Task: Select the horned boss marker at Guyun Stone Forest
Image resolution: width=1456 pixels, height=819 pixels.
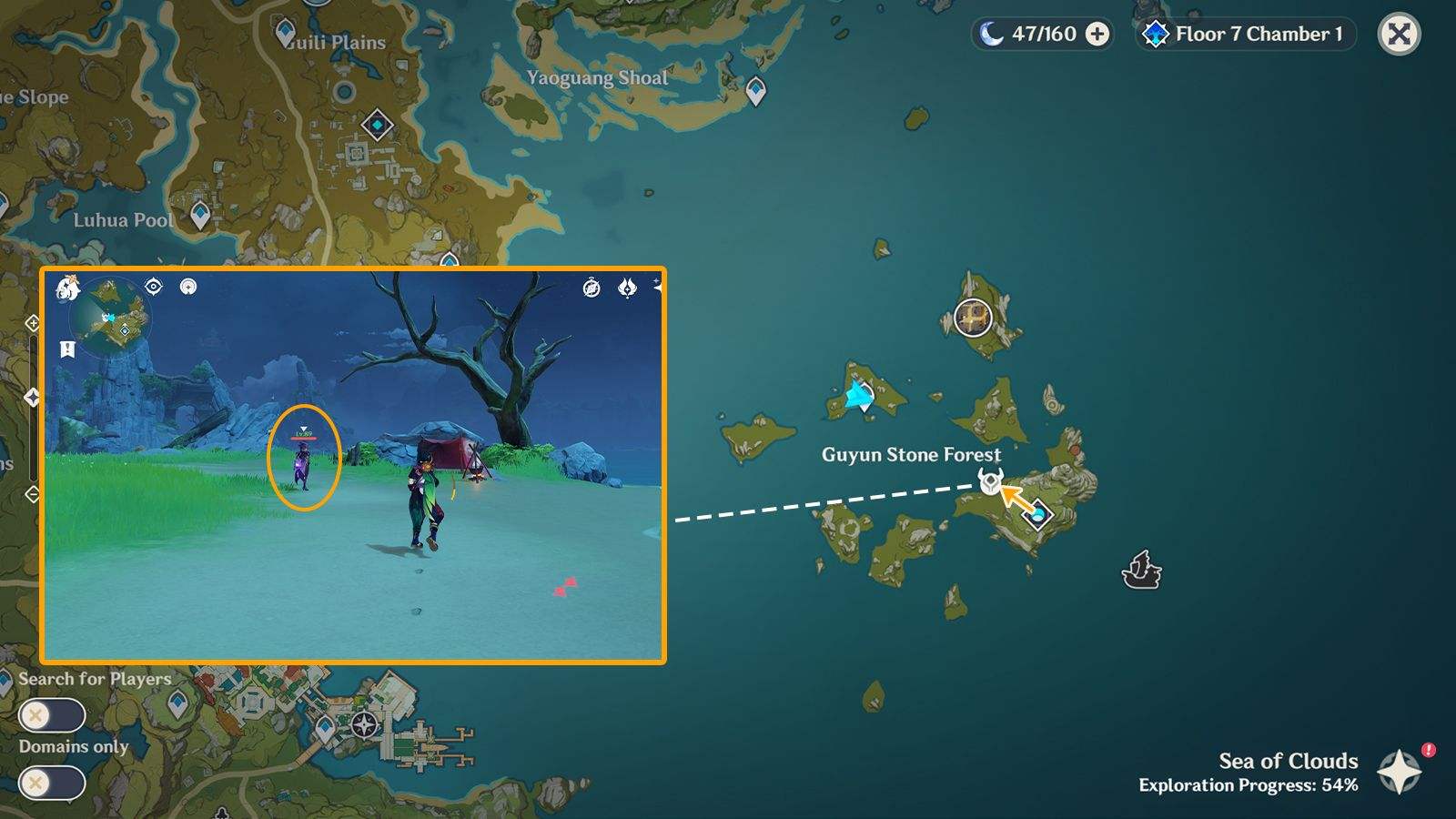Action: coord(992,482)
